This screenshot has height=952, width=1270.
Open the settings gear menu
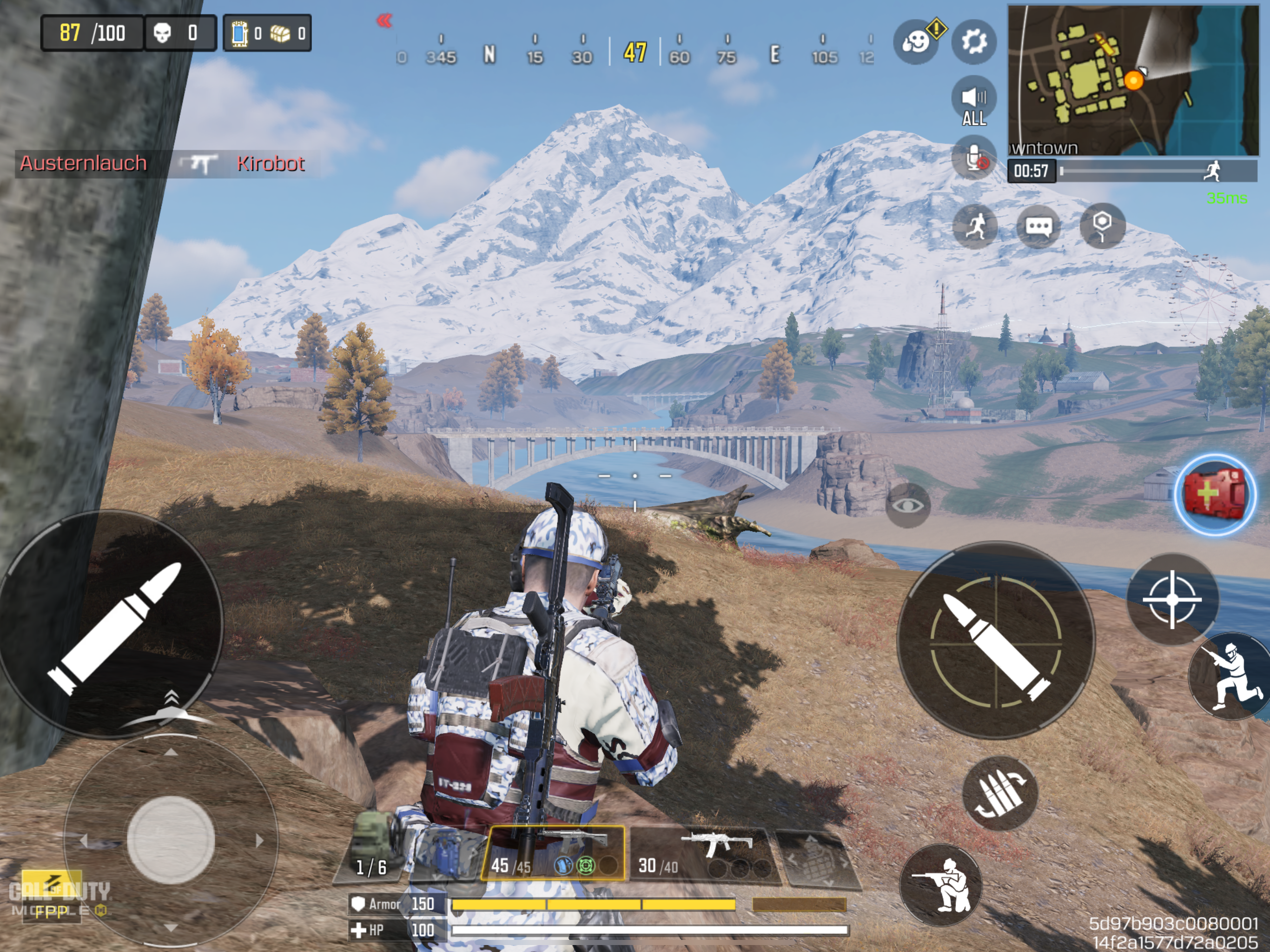coord(974,41)
